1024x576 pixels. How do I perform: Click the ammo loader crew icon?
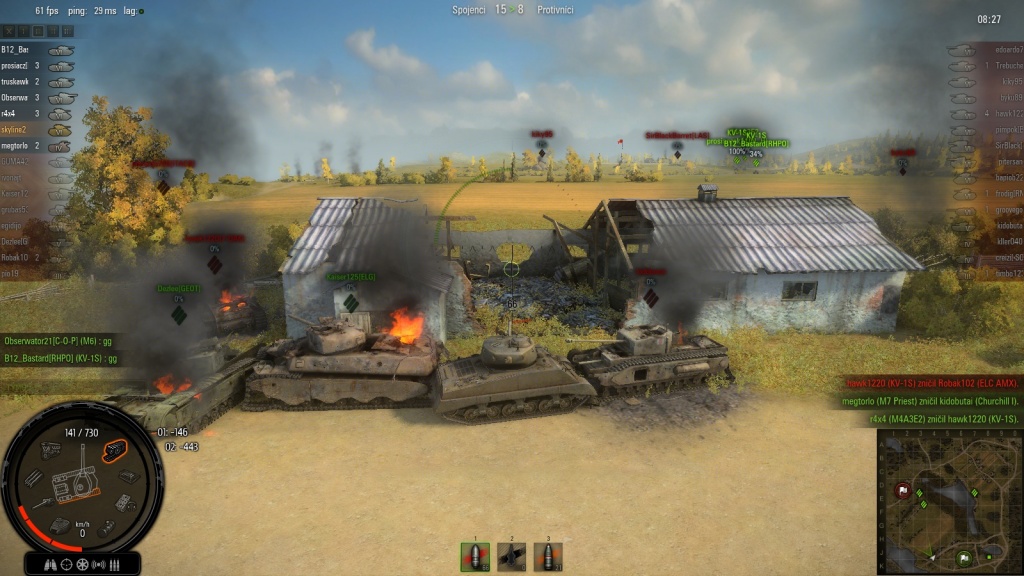click(x=115, y=565)
